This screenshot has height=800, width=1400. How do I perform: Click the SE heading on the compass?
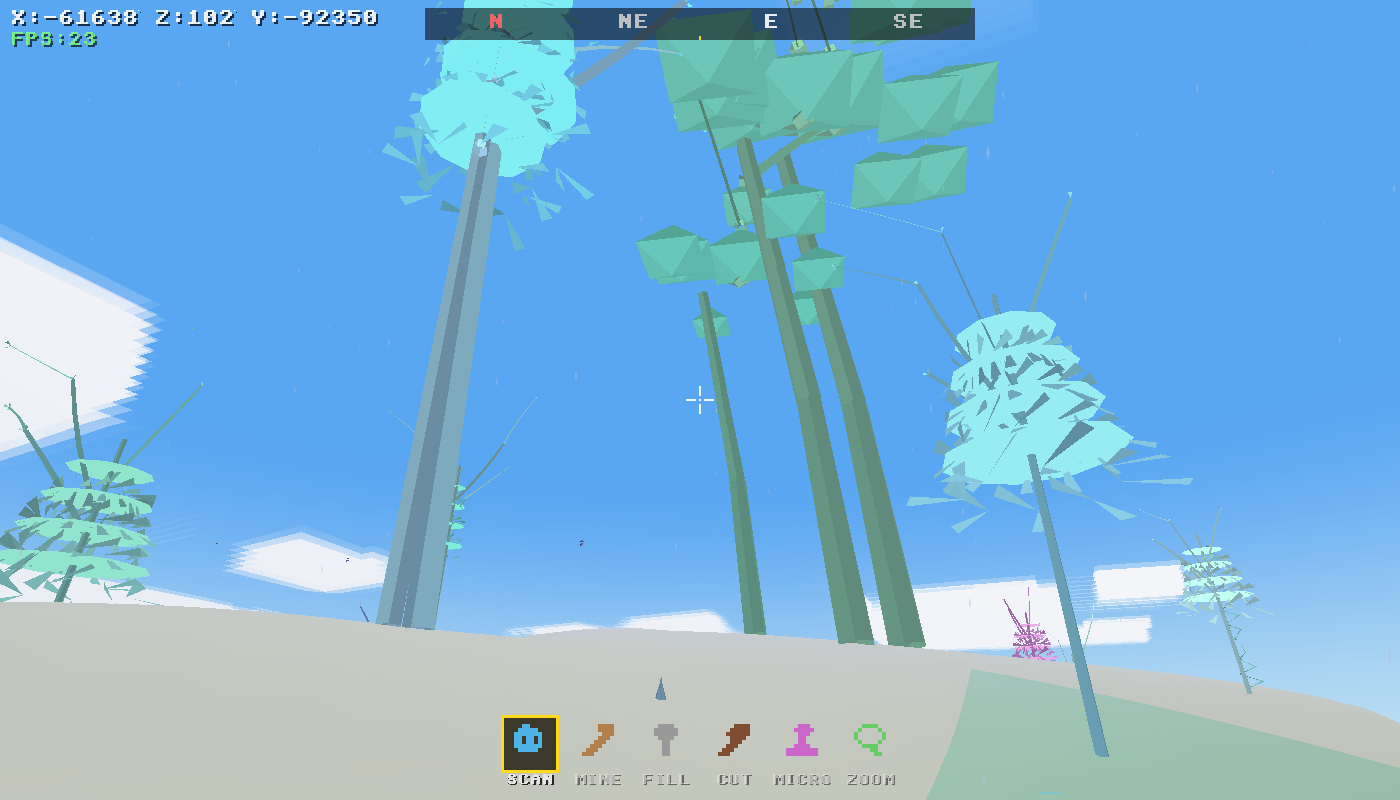pyautogui.click(x=908, y=20)
